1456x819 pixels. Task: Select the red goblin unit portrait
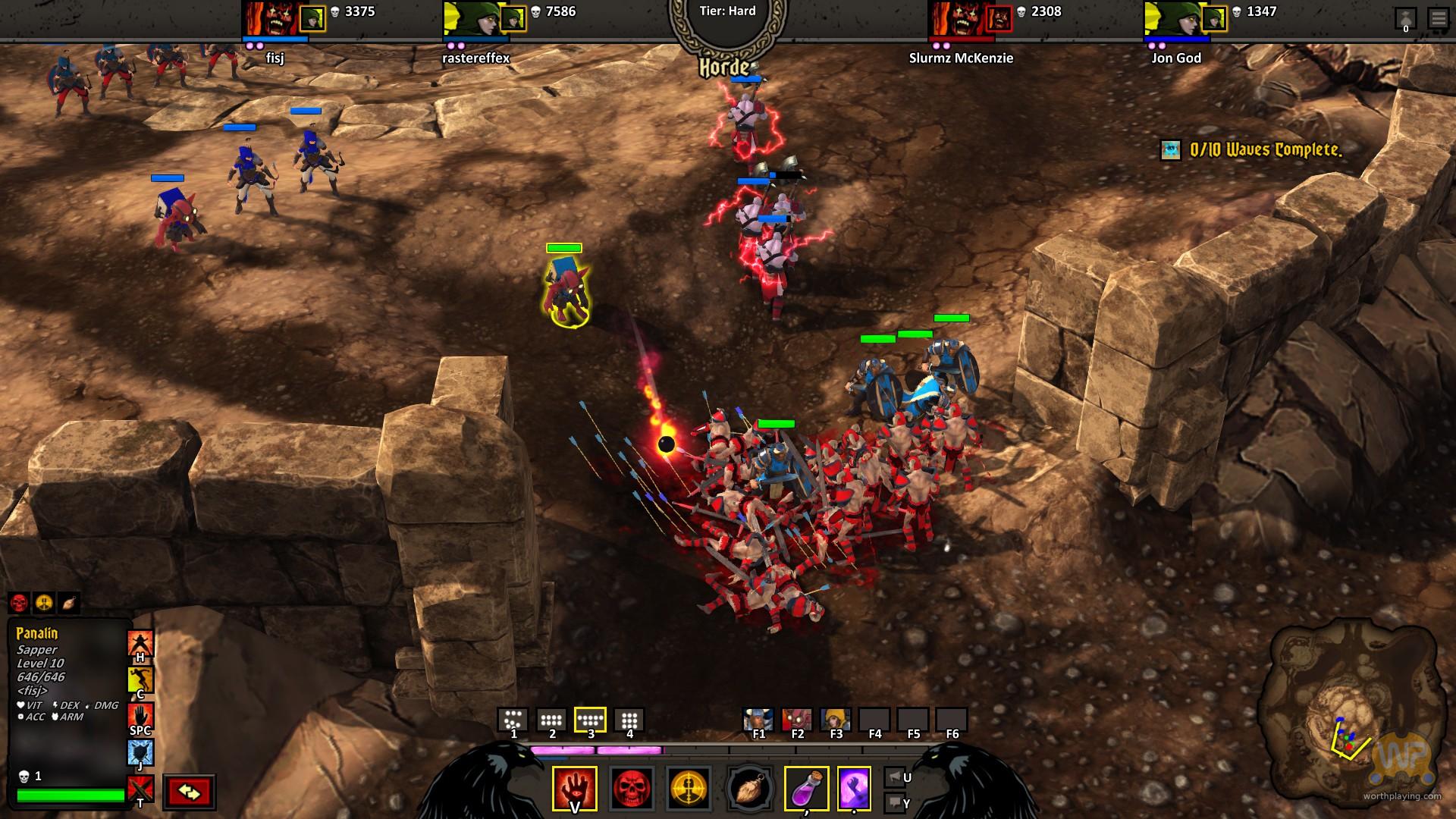pos(796,719)
